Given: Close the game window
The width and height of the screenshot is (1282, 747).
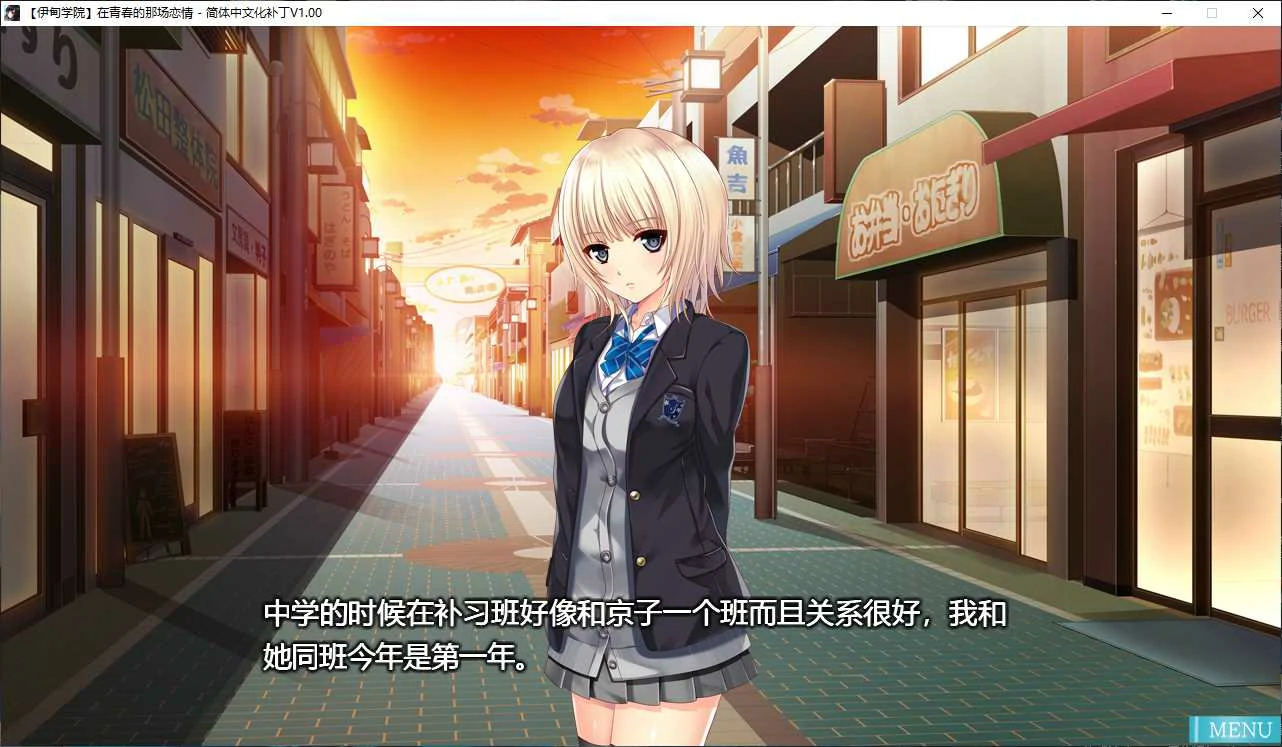Looking at the screenshot, I should point(1257,13).
